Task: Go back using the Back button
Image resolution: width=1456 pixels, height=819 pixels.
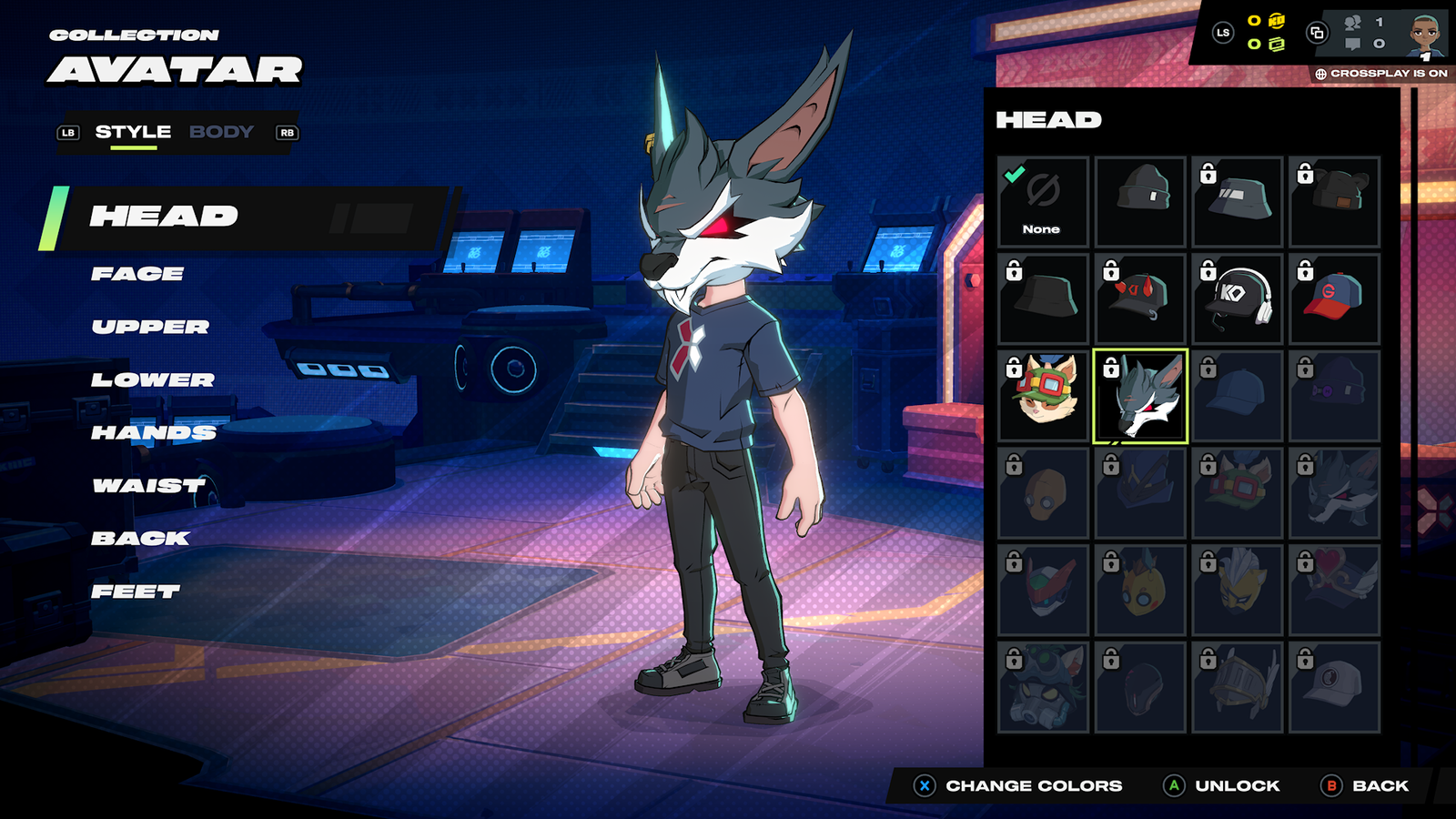Action: [1366, 785]
